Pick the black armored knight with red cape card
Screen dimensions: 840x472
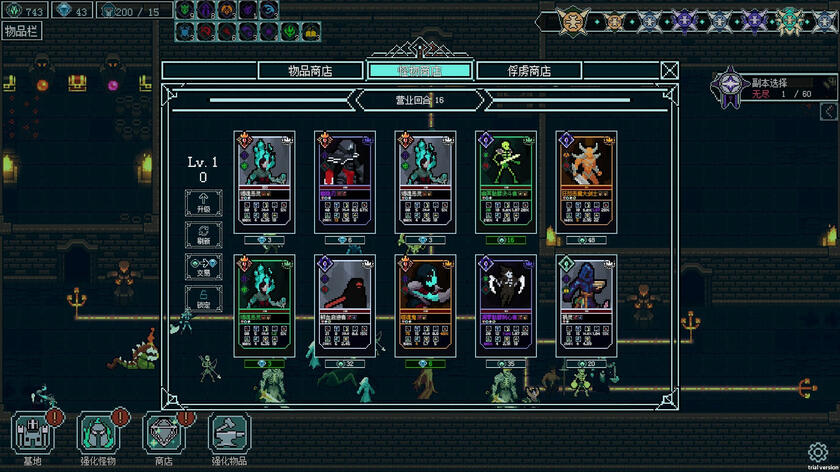[x=345, y=181]
